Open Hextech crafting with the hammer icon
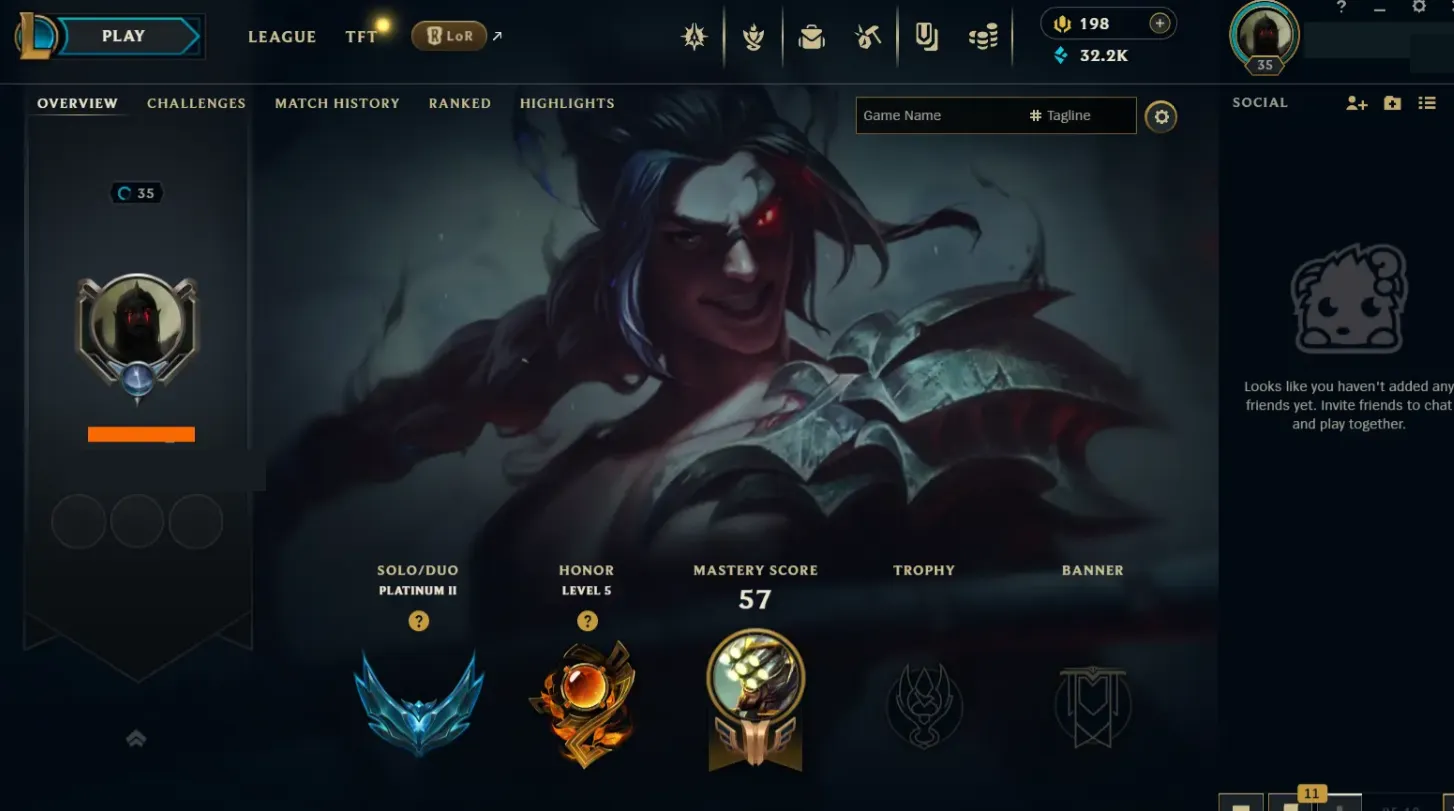Screen dimensions: 1454x811 [x=868, y=36]
